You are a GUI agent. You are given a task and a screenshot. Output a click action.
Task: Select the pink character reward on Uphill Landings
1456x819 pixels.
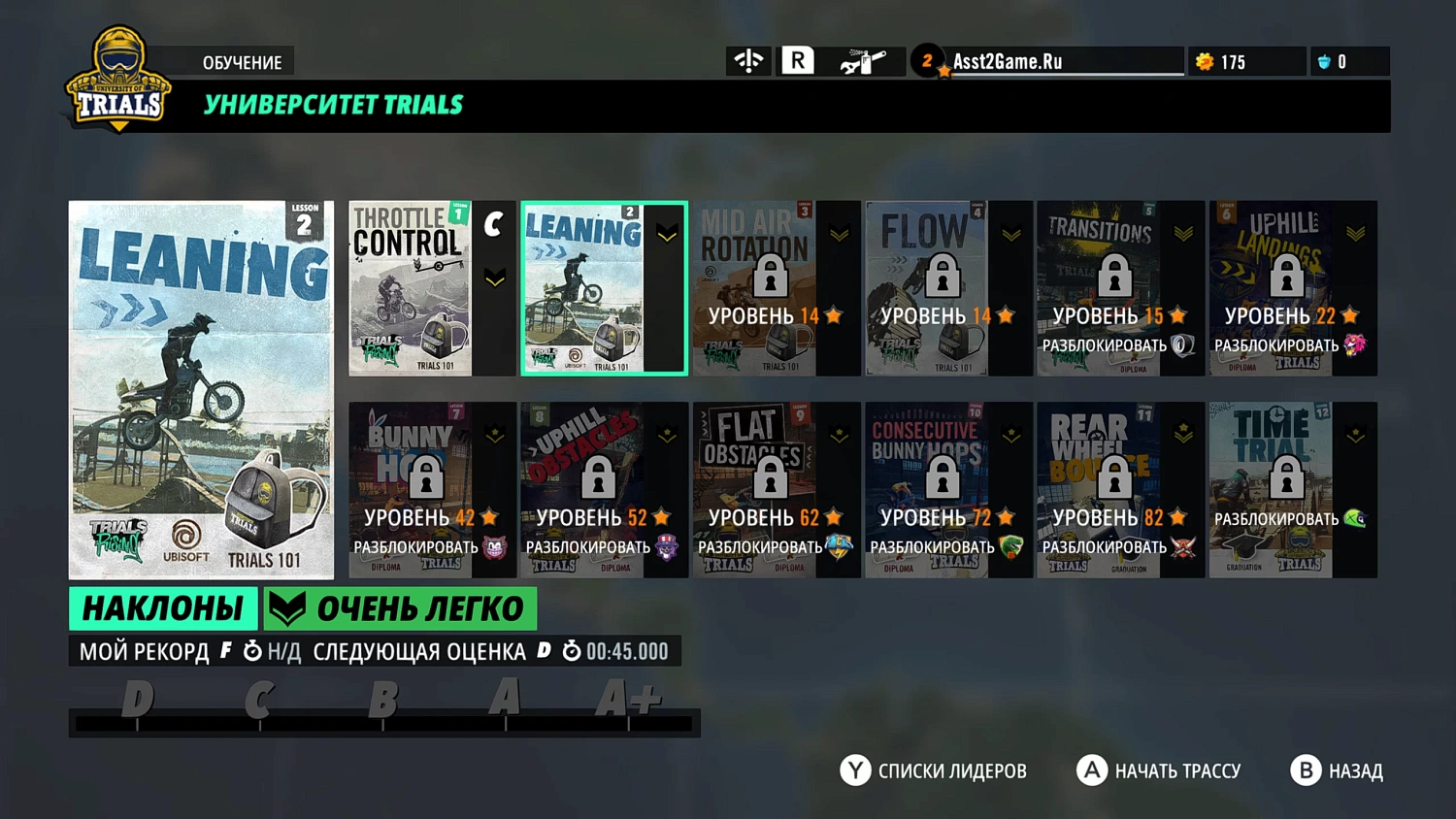[x=1357, y=346]
